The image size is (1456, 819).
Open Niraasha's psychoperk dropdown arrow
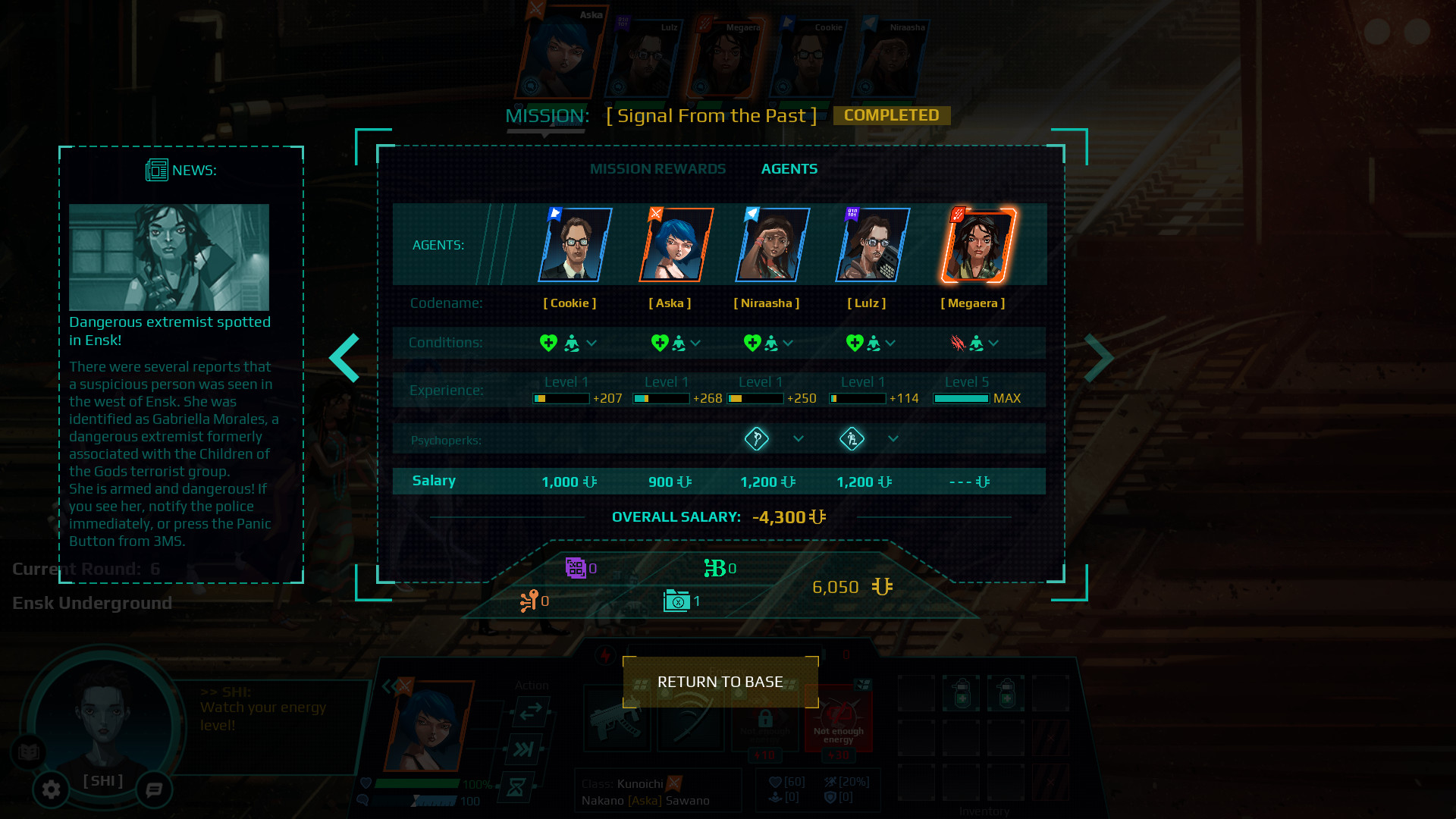tap(799, 438)
